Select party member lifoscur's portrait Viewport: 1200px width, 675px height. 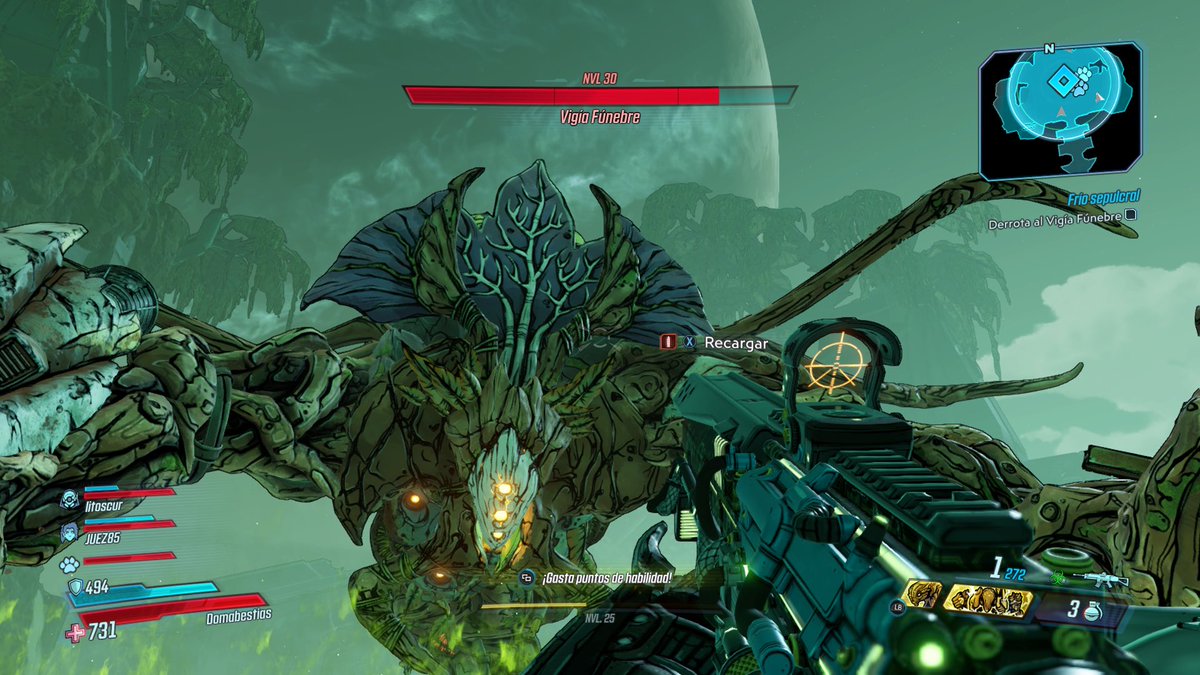coord(69,500)
